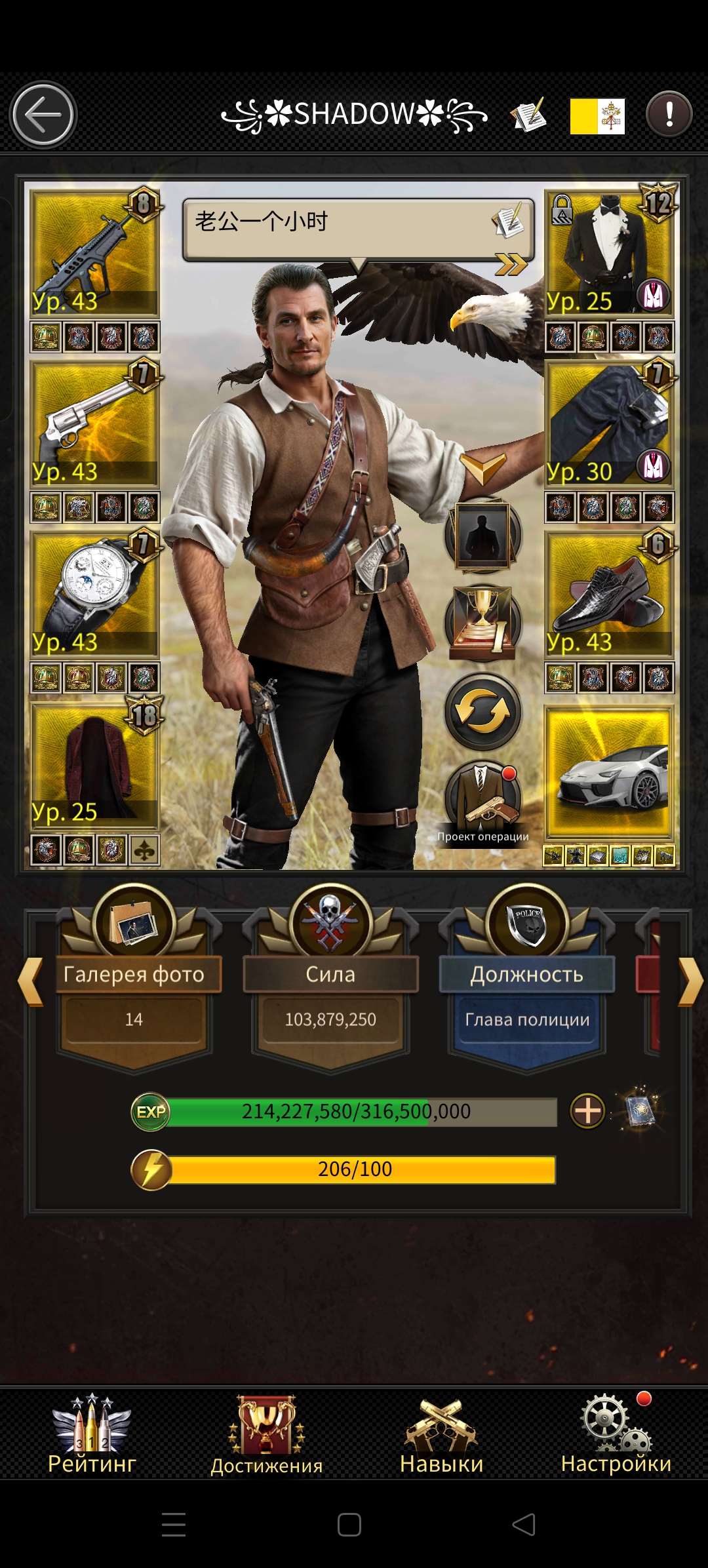
Task: Select the wristwatch equipment slot
Action: point(94,594)
